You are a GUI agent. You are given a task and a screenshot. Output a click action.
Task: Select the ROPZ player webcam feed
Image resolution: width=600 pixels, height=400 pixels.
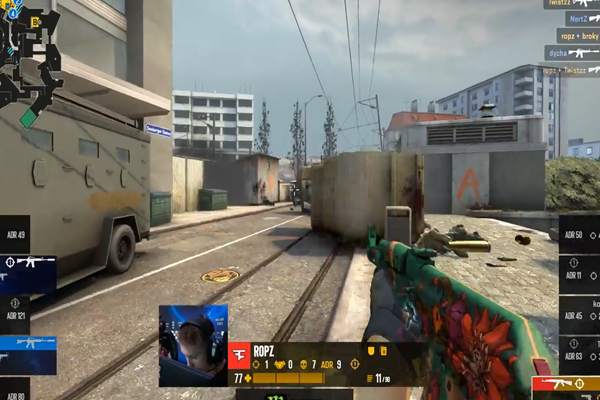pos(193,345)
